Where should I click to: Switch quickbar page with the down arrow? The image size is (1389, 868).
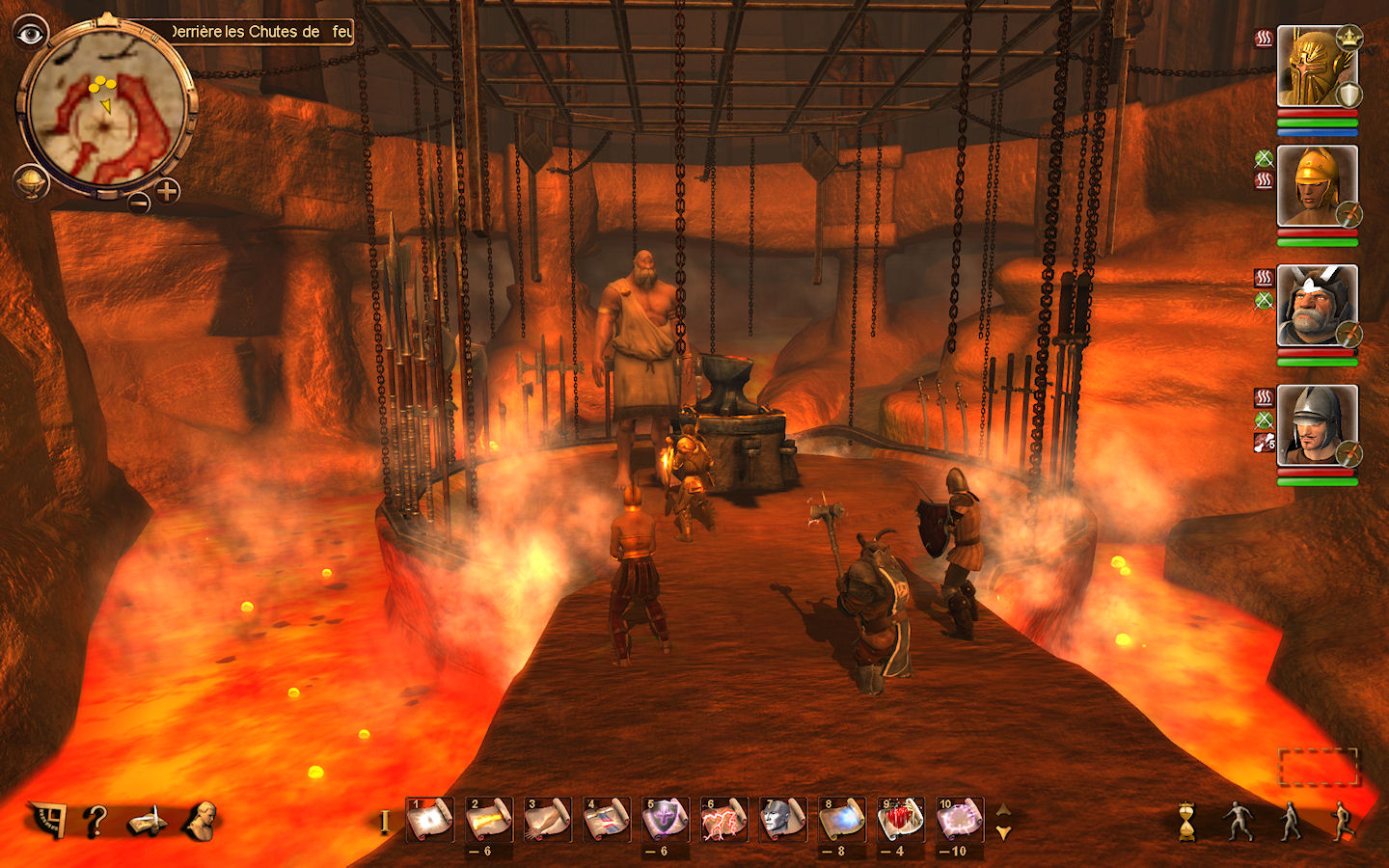coord(1004,832)
